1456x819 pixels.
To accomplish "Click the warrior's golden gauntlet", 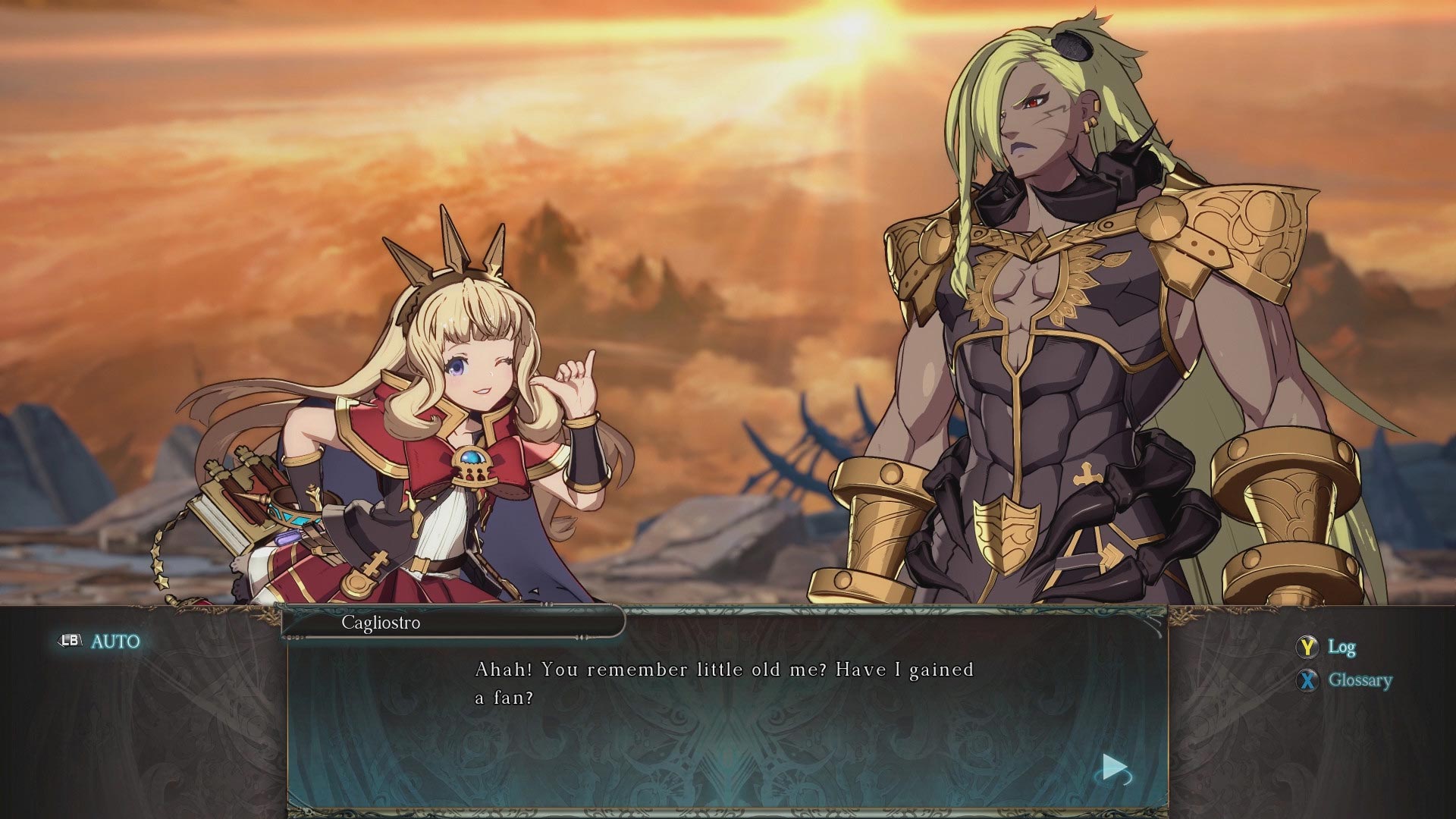I will pyautogui.click(x=880, y=516).
